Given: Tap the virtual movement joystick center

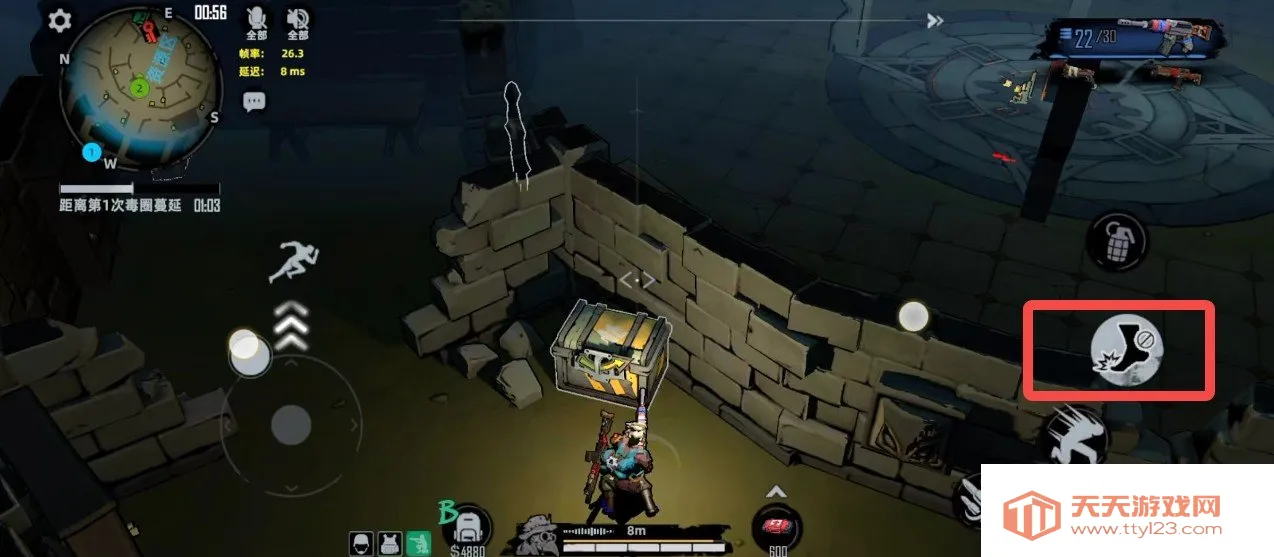Looking at the screenshot, I should [291, 424].
